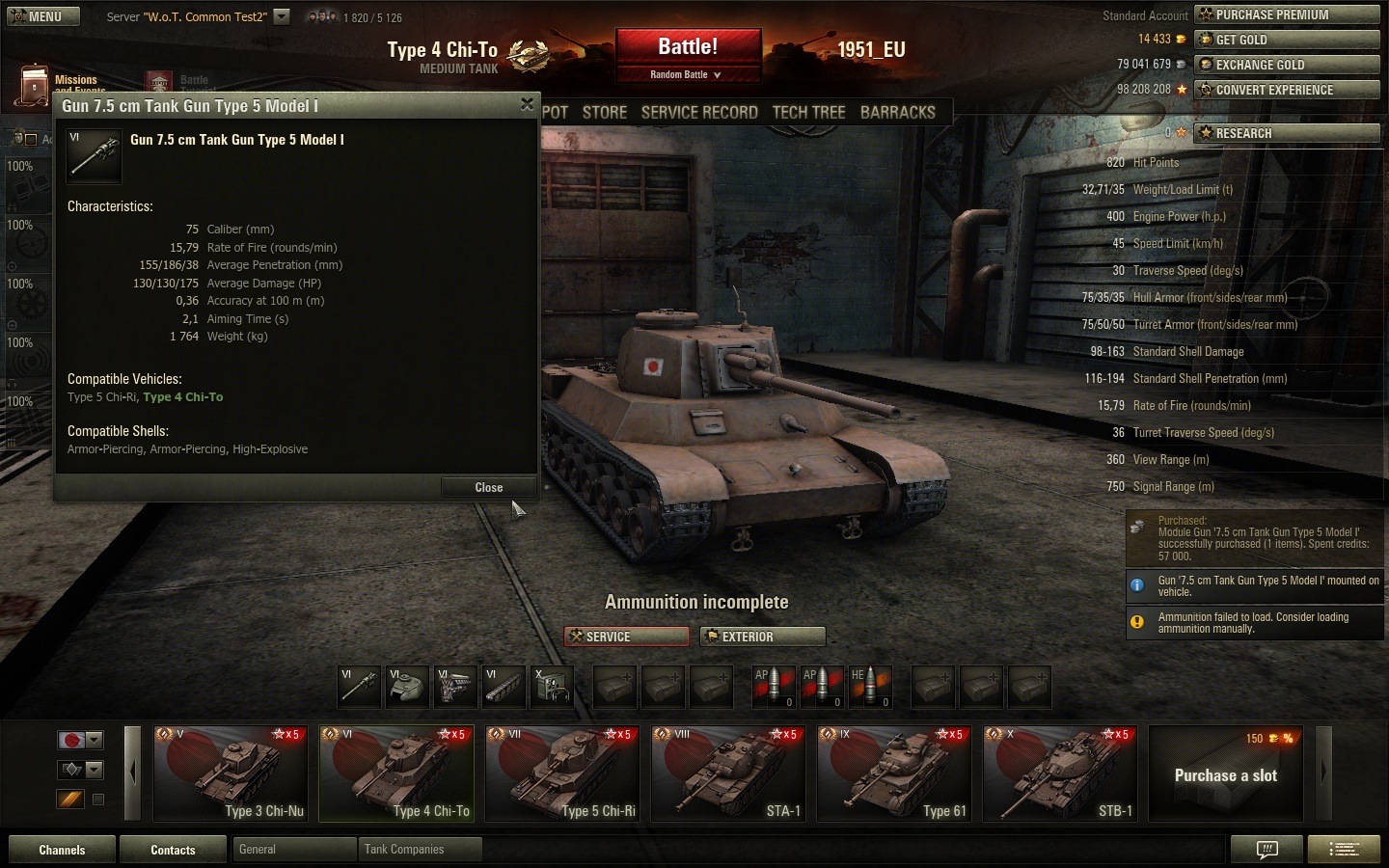Open Exchange Gold

tap(1286, 65)
